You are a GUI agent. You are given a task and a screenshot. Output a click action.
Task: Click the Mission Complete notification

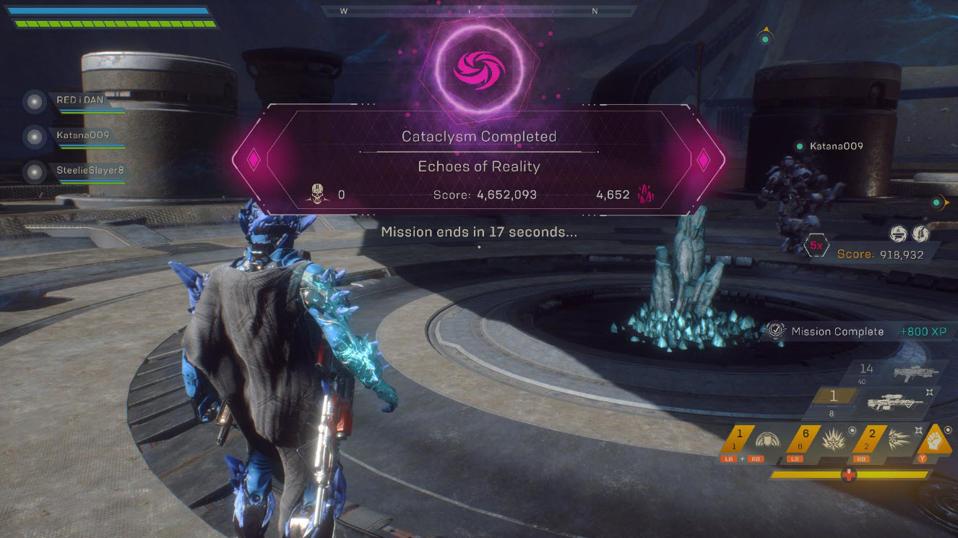click(836, 331)
